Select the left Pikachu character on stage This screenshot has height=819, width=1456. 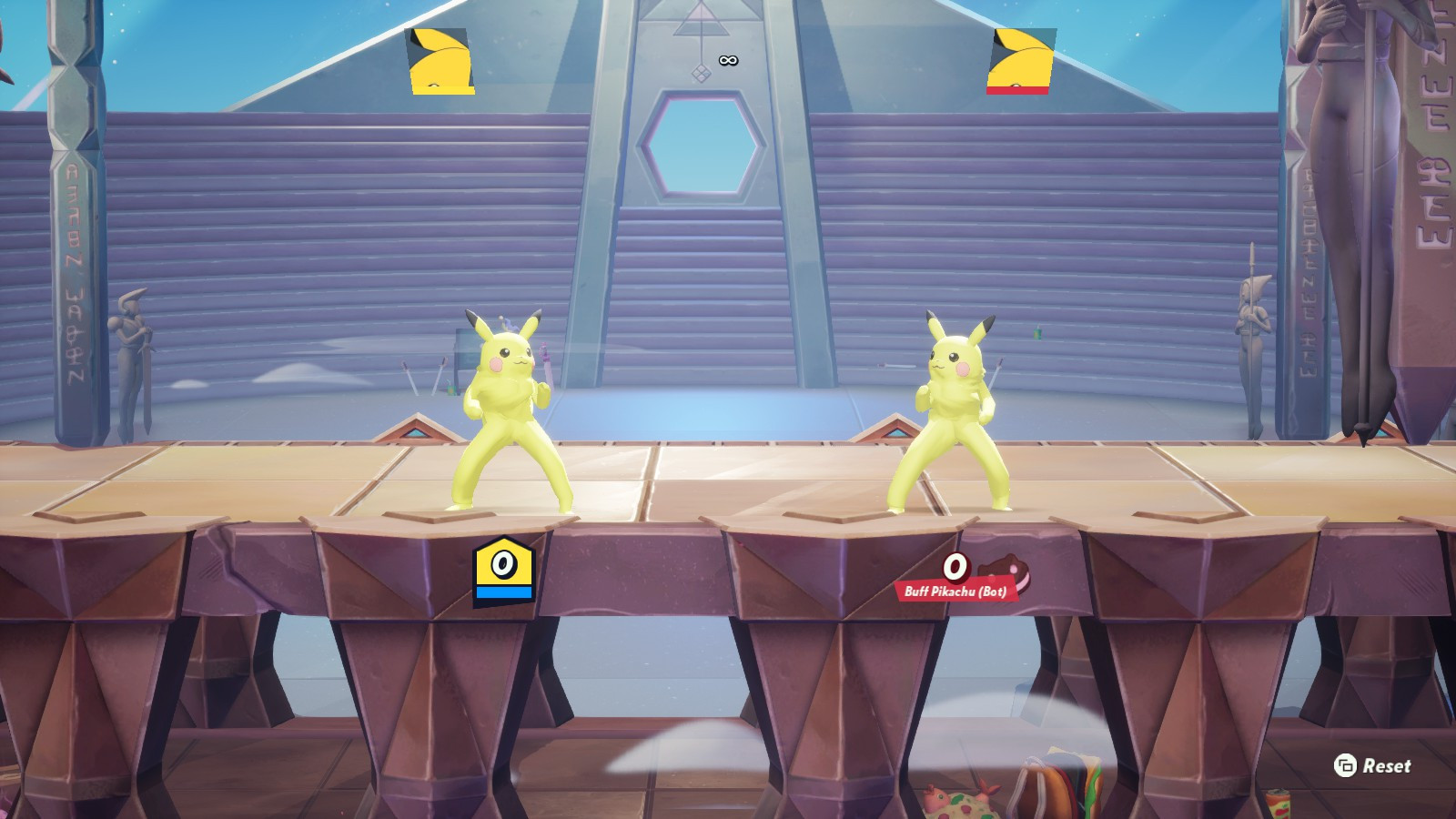click(x=507, y=409)
